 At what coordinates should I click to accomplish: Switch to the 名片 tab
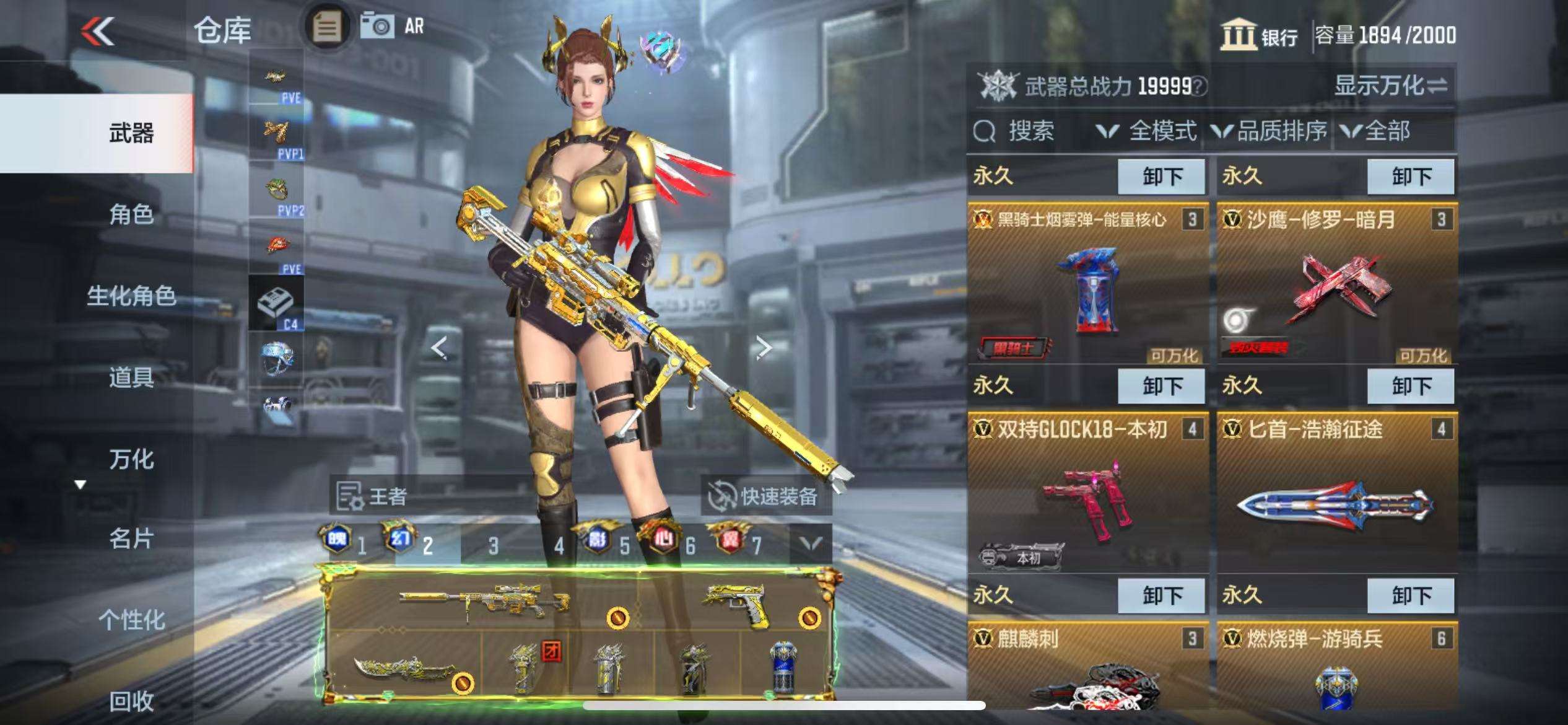click(x=131, y=538)
